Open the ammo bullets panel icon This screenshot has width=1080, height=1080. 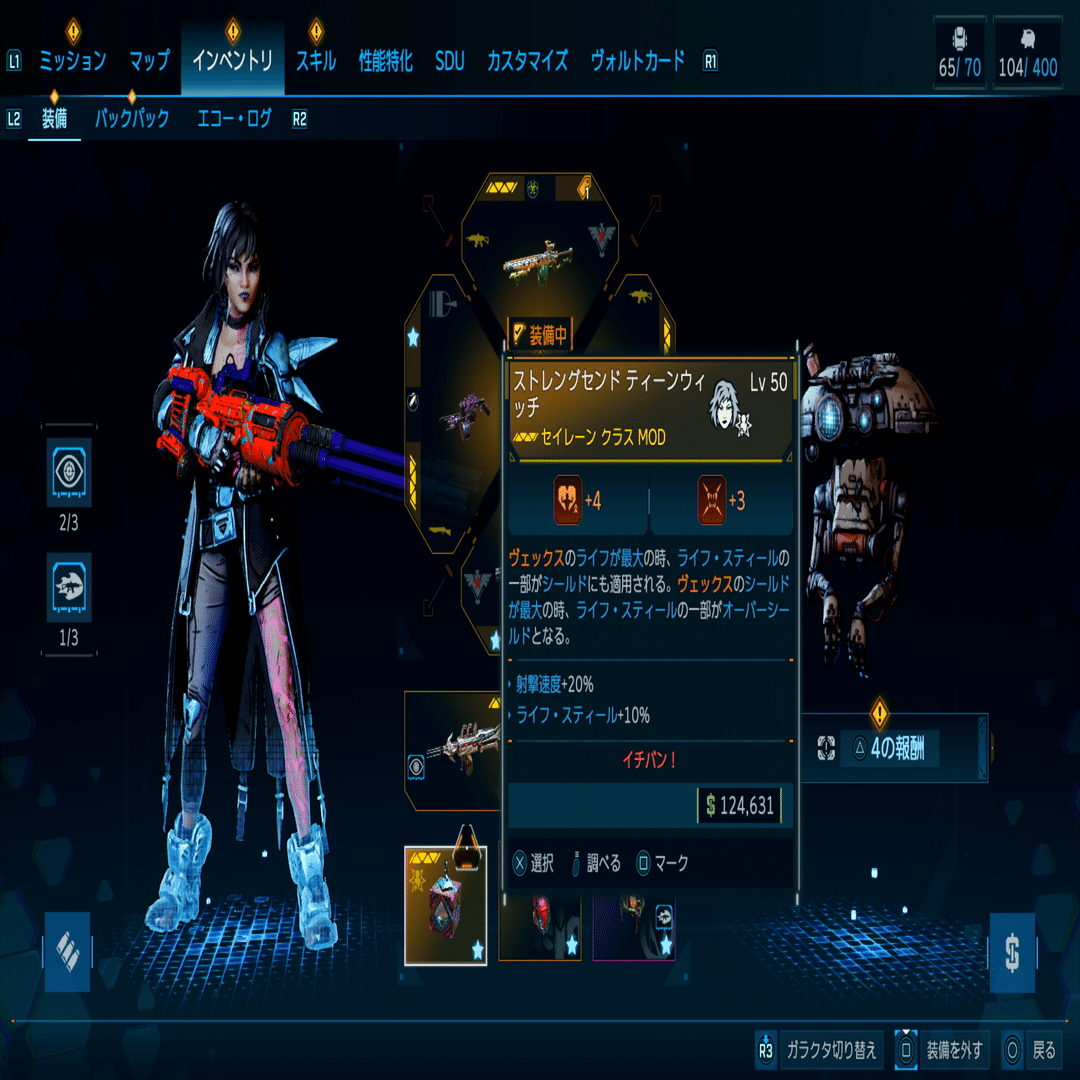click(67, 951)
